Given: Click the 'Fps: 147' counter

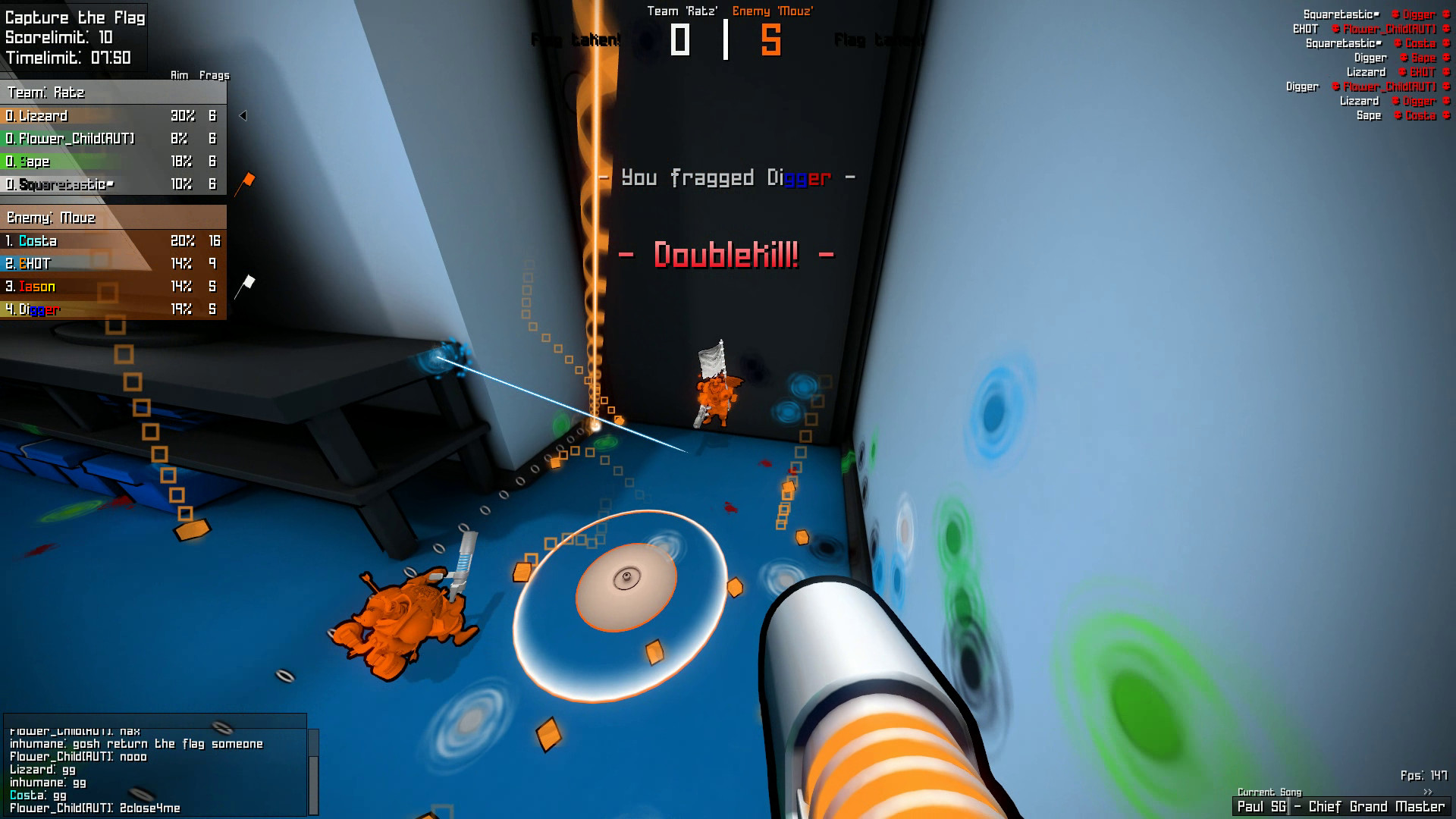Looking at the screenshot, I should coord(1425,775).
